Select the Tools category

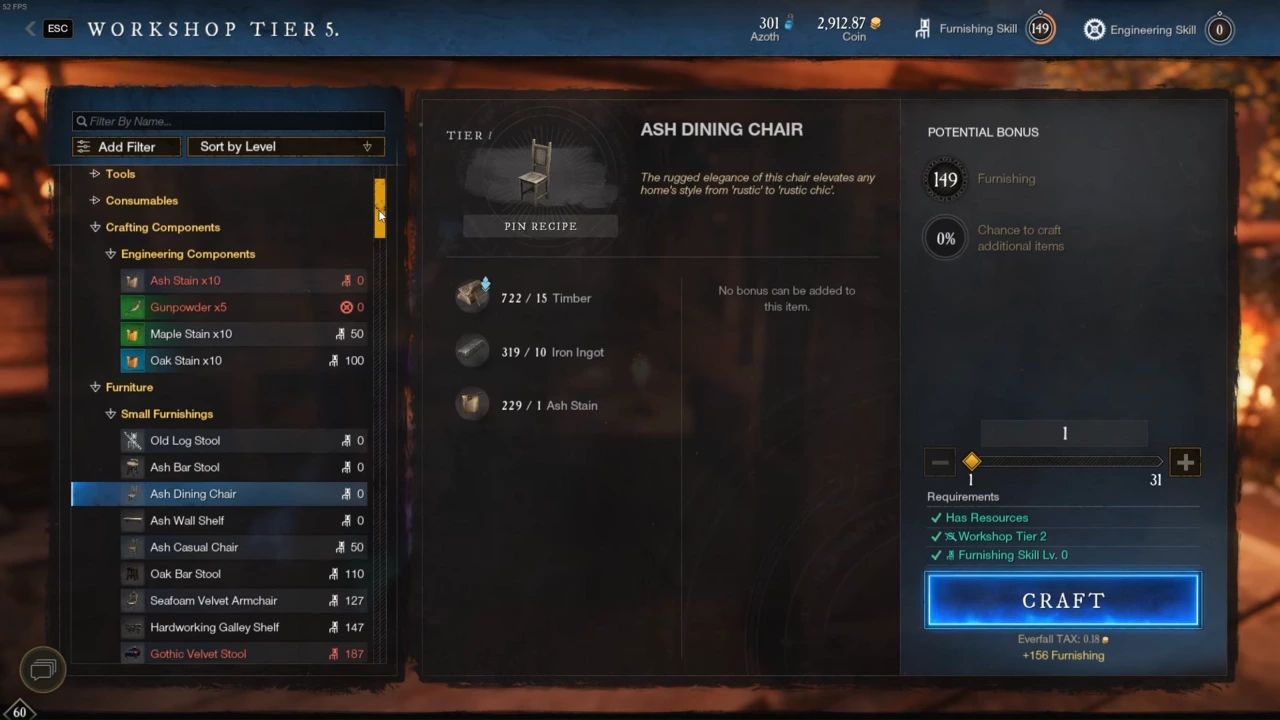point(120,173)
